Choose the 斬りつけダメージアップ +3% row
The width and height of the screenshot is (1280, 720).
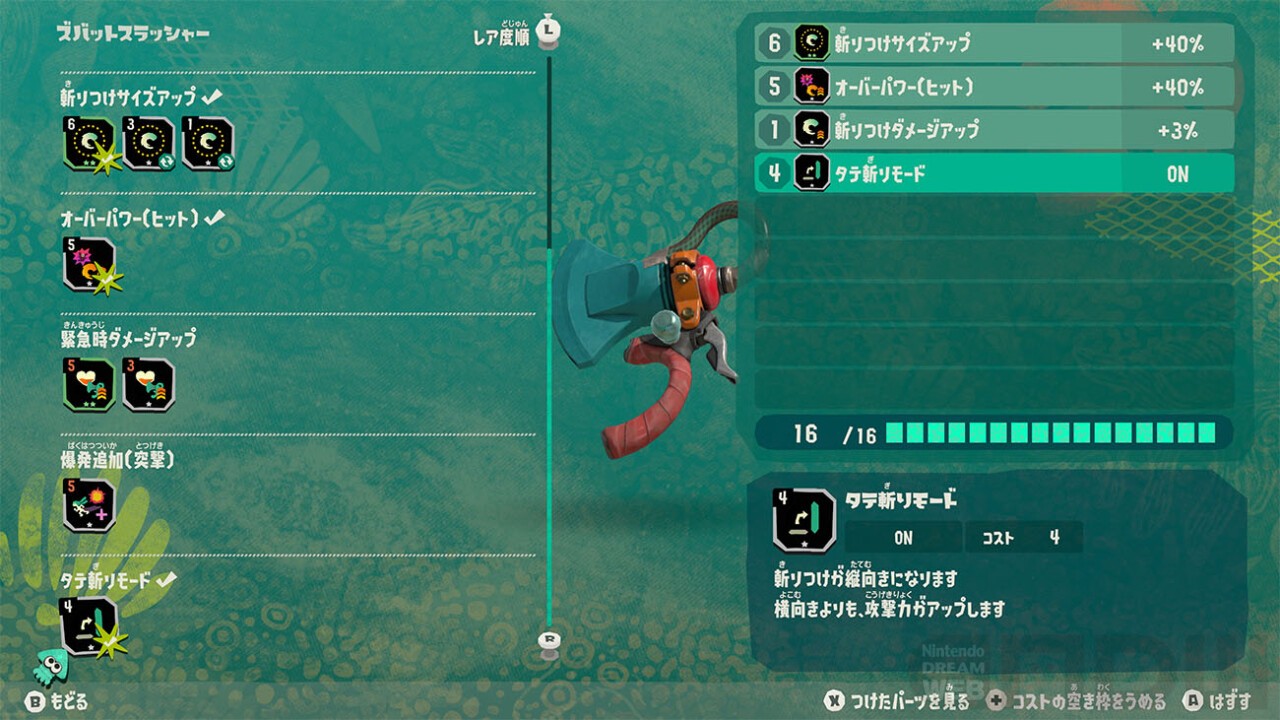(x=994, y=130)
